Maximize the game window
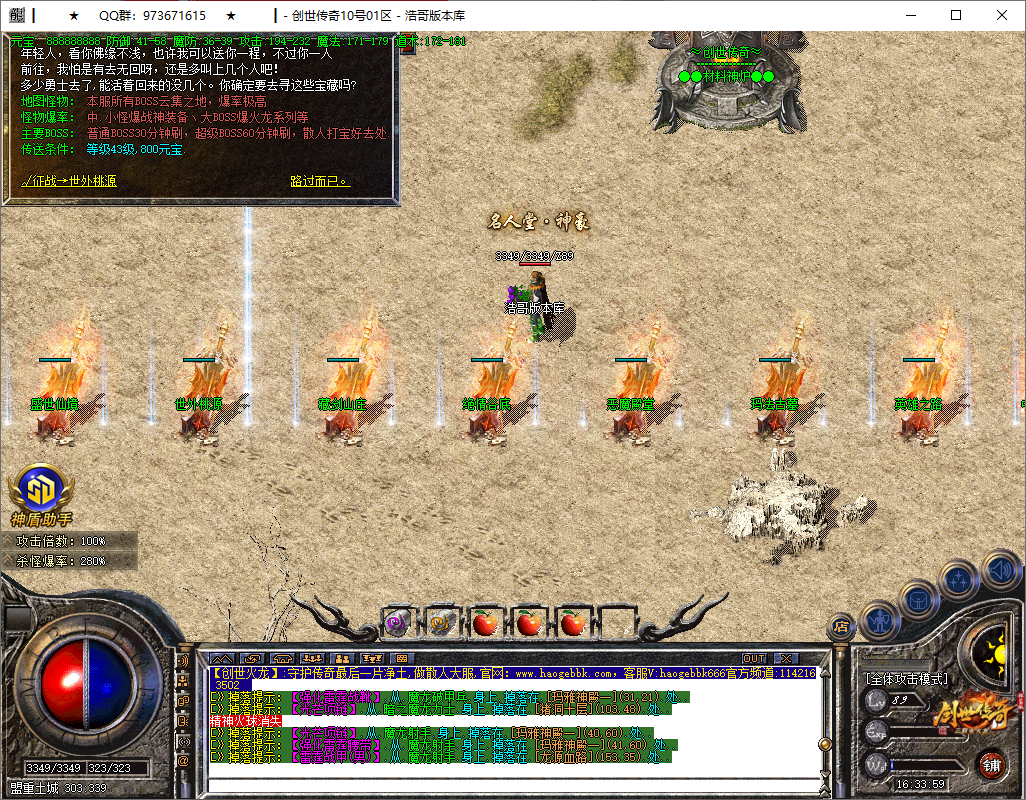Image resolution: width=1026 pixels, height=800 pixels. (x=956, y=15)
